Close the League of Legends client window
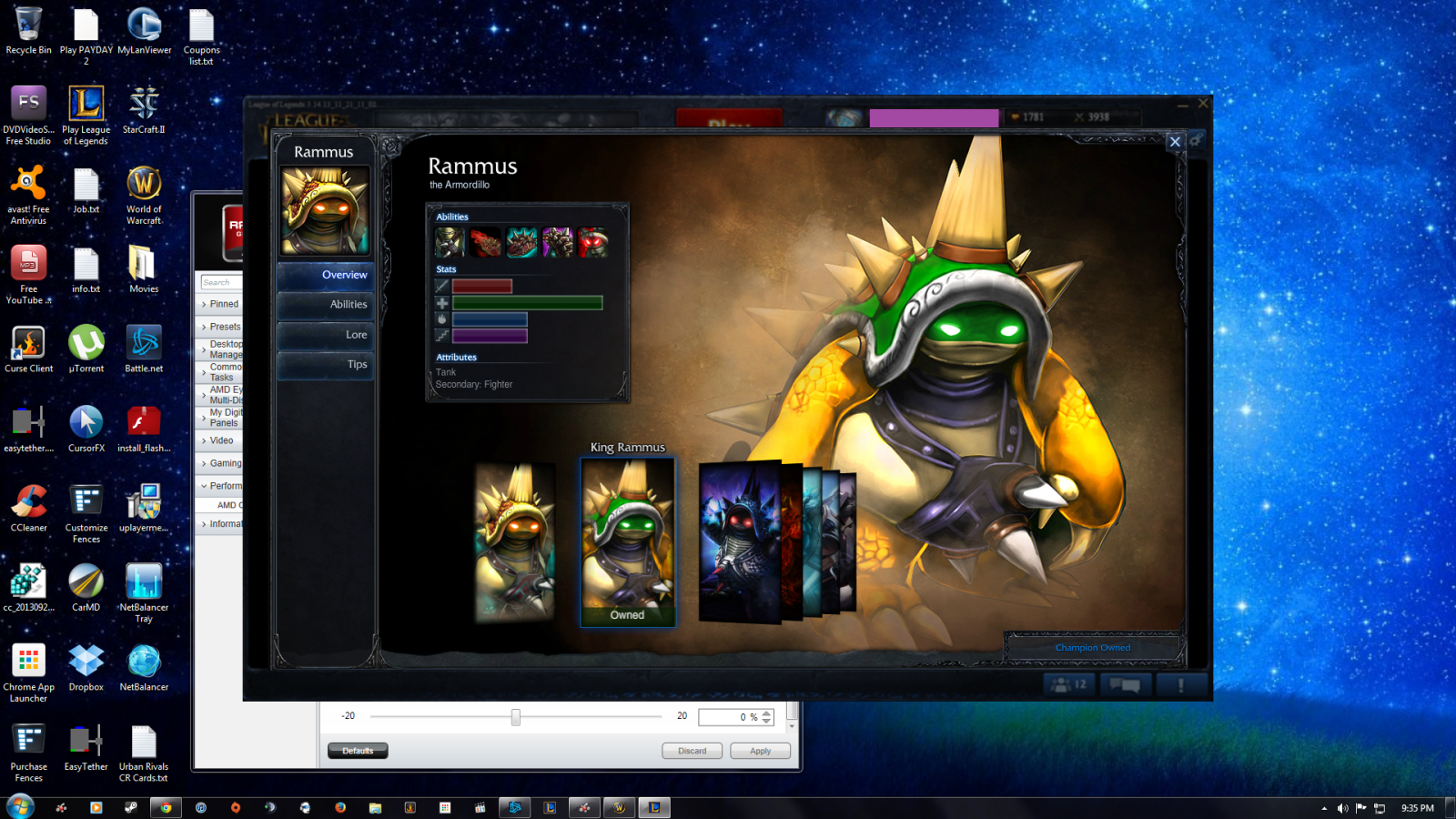The image size is (1456, 819). coord(1203,104)
